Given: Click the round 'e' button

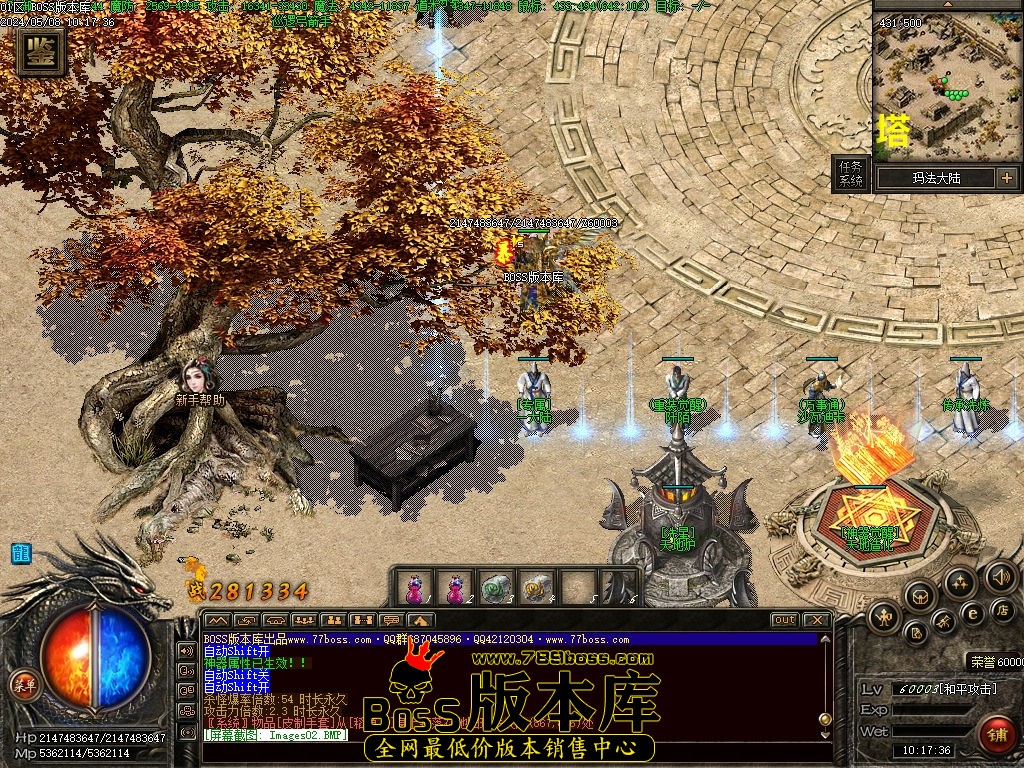Looking at the screenshot, I should [x=971, y=612].
